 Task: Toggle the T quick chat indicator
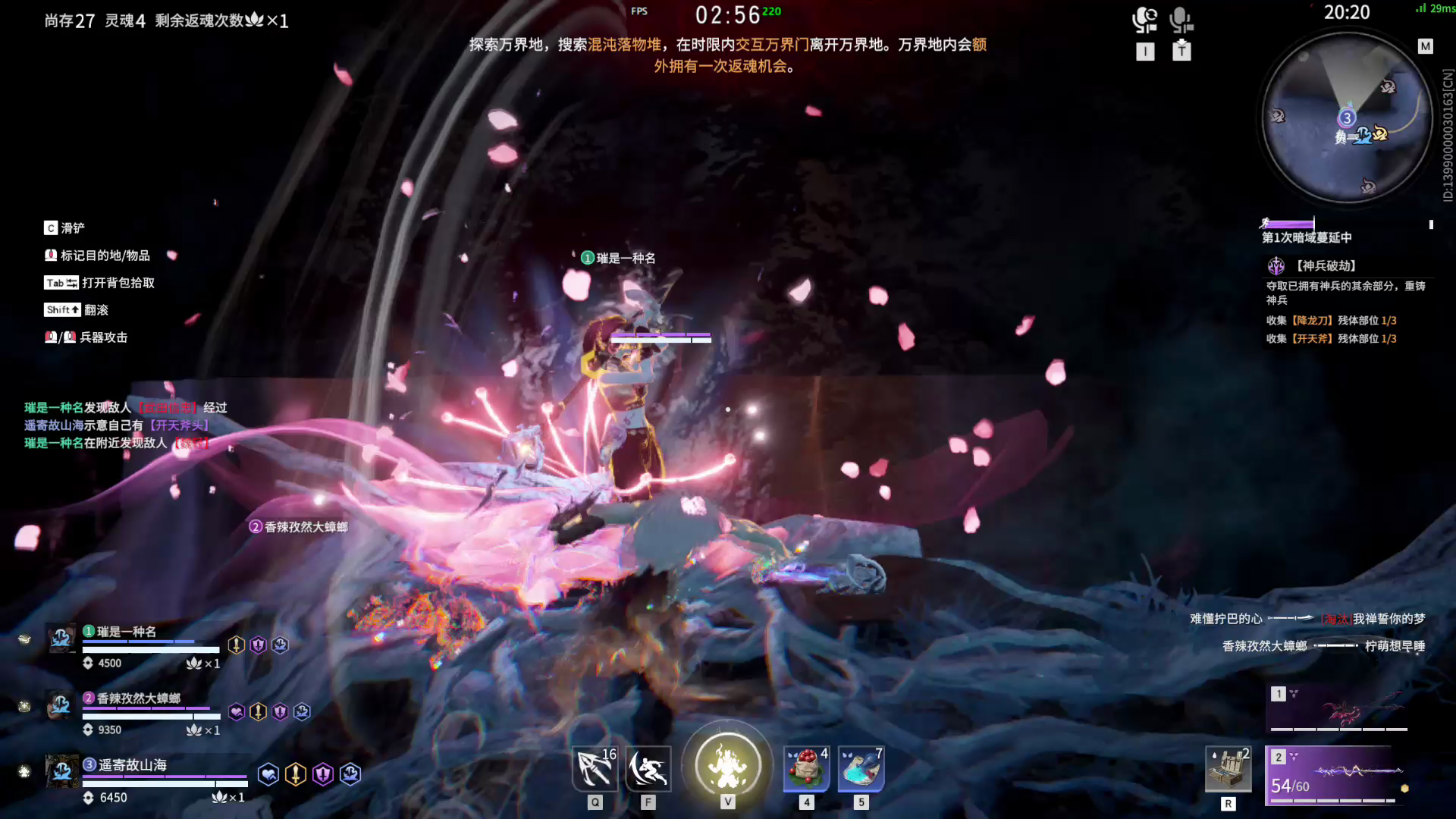pos(1181,52)
